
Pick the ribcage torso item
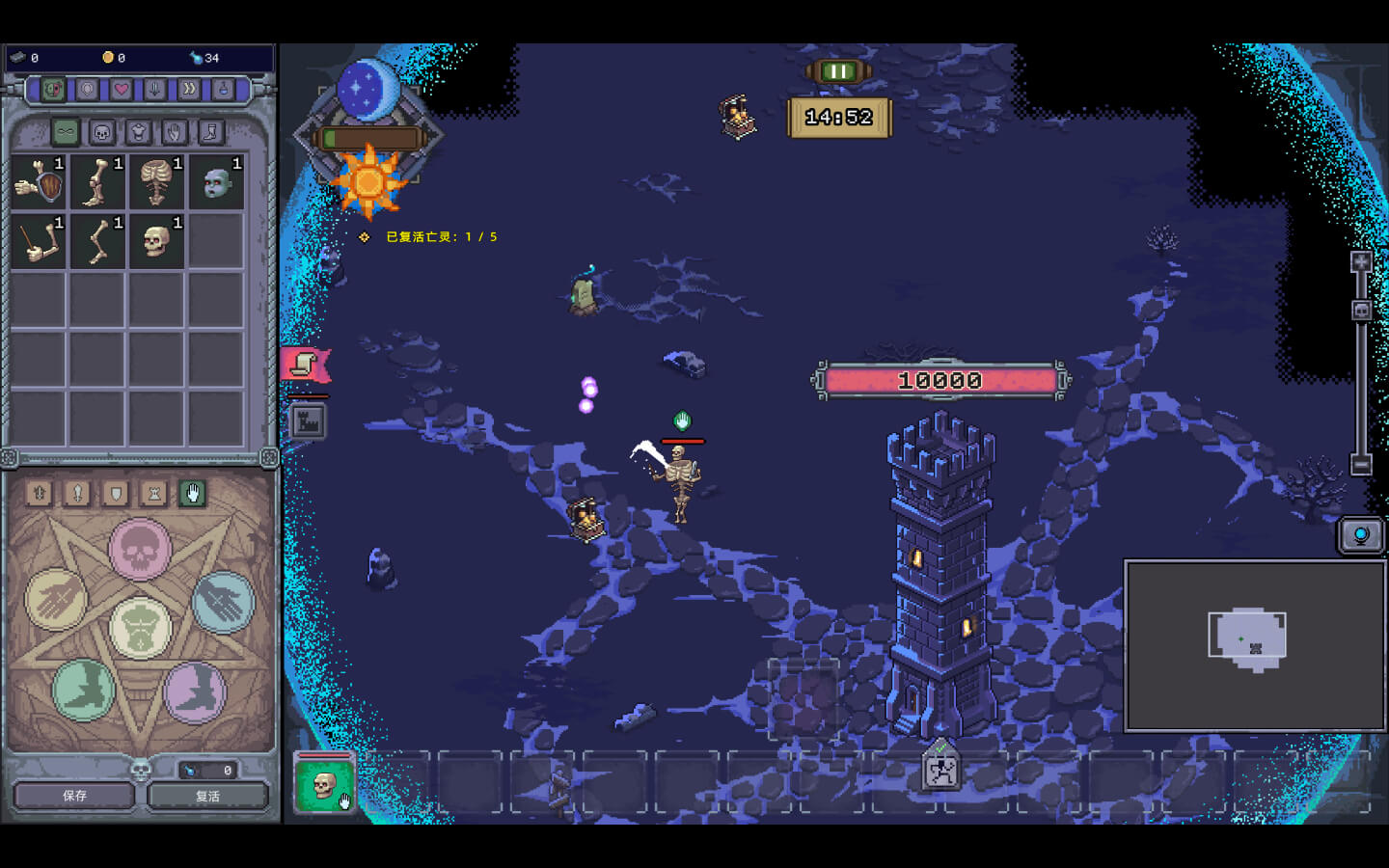coord(155,181)
